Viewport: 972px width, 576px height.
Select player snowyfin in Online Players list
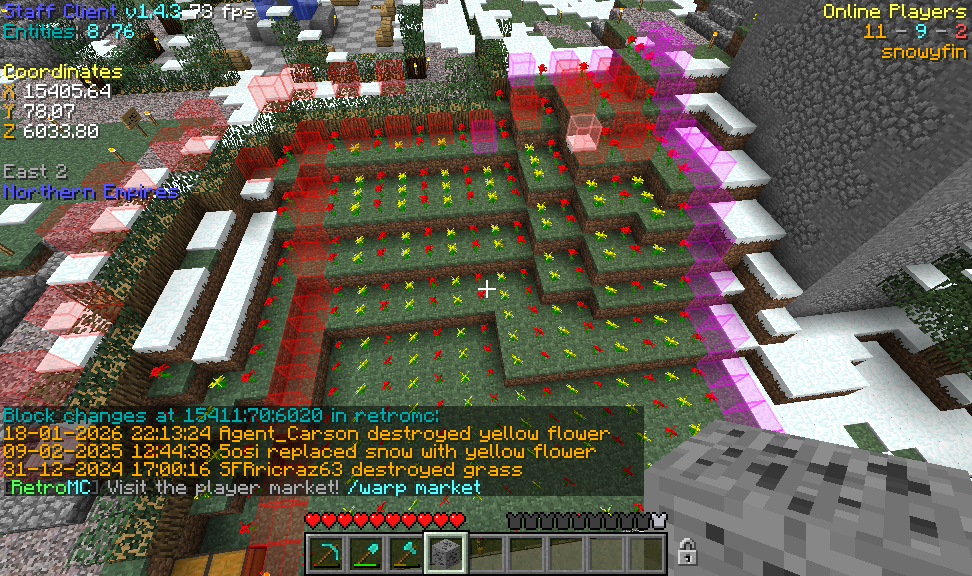pyautogui.click(x=923, y=52)
